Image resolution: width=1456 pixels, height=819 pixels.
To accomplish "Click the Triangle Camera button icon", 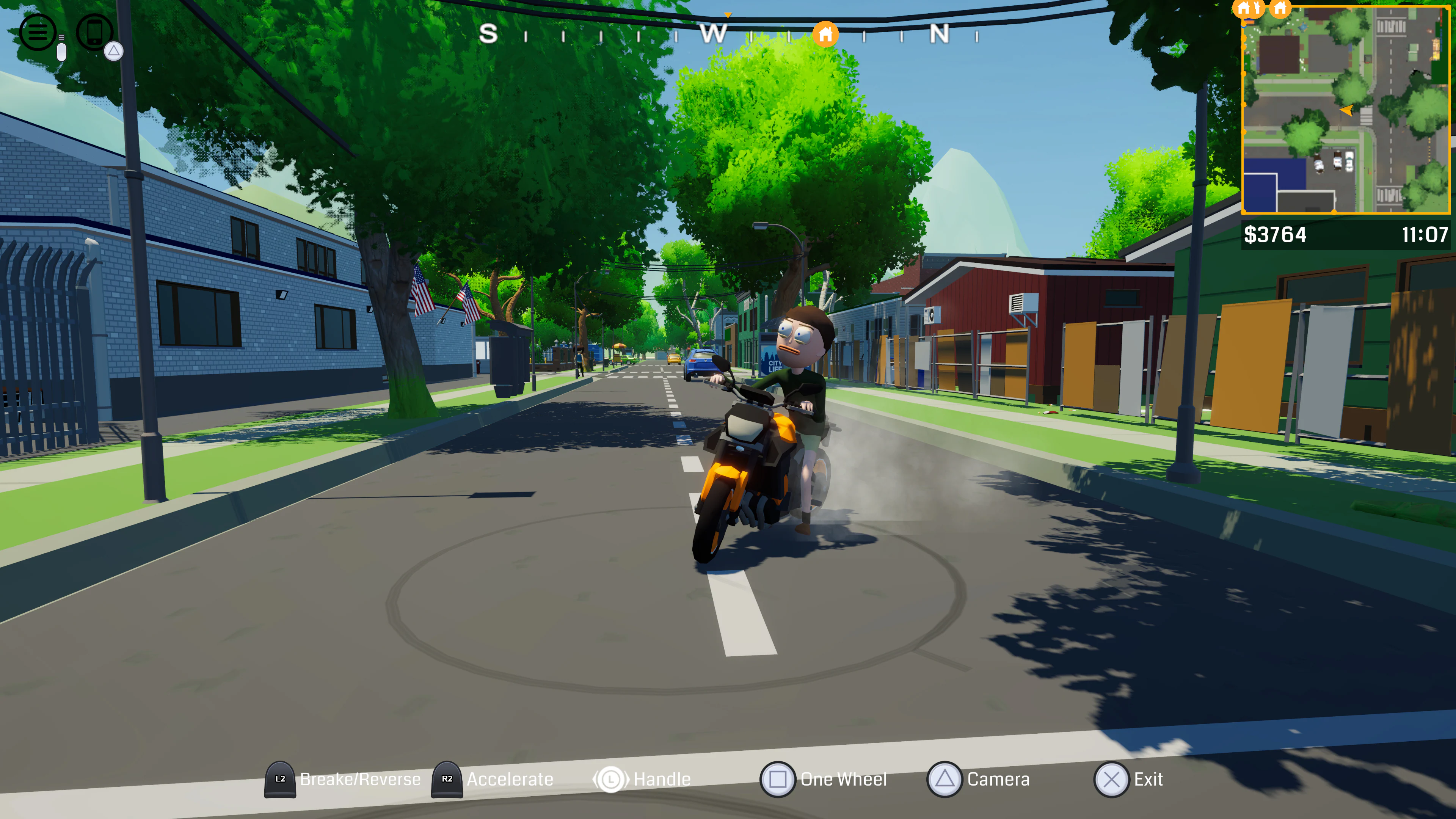I will (x=946, y=779).
